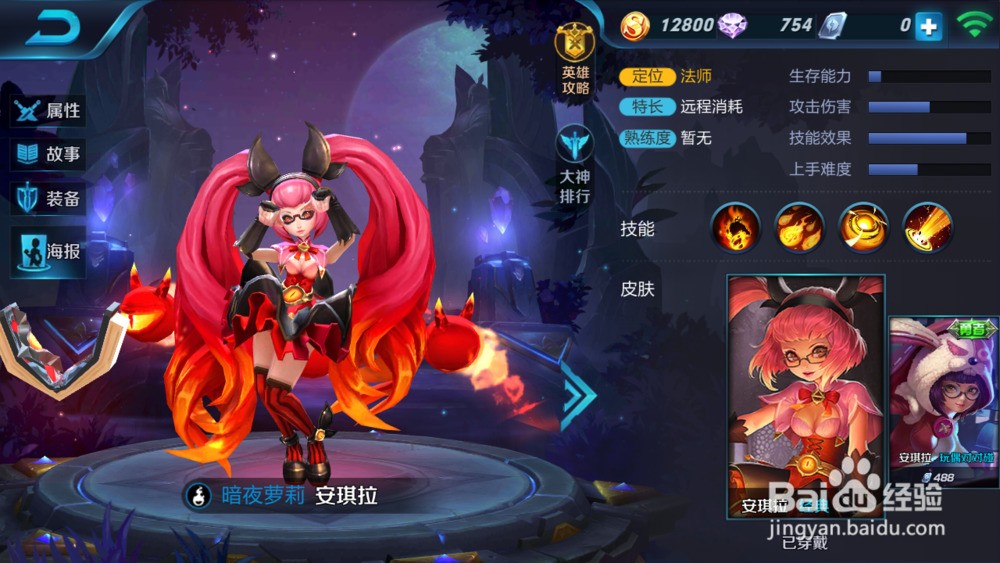Click the blue plus button to add coupons
Image resolution: width=1000 pixels, height=563 pixels.
pos(929,27)
